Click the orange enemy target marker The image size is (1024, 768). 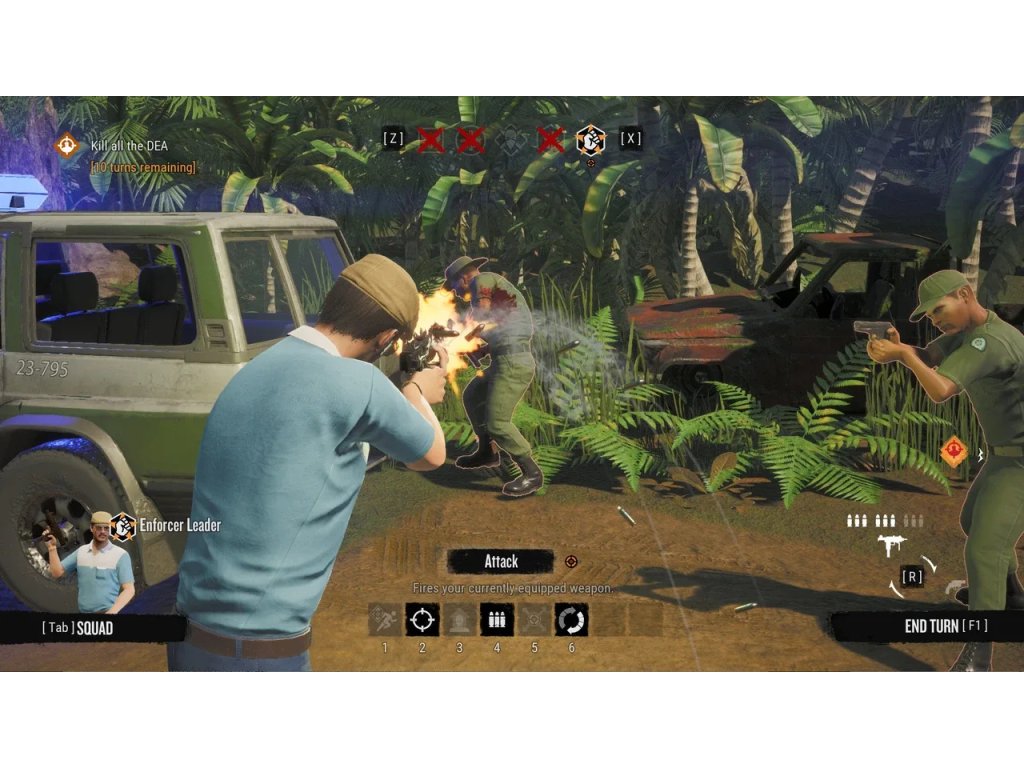pos(953,452)
